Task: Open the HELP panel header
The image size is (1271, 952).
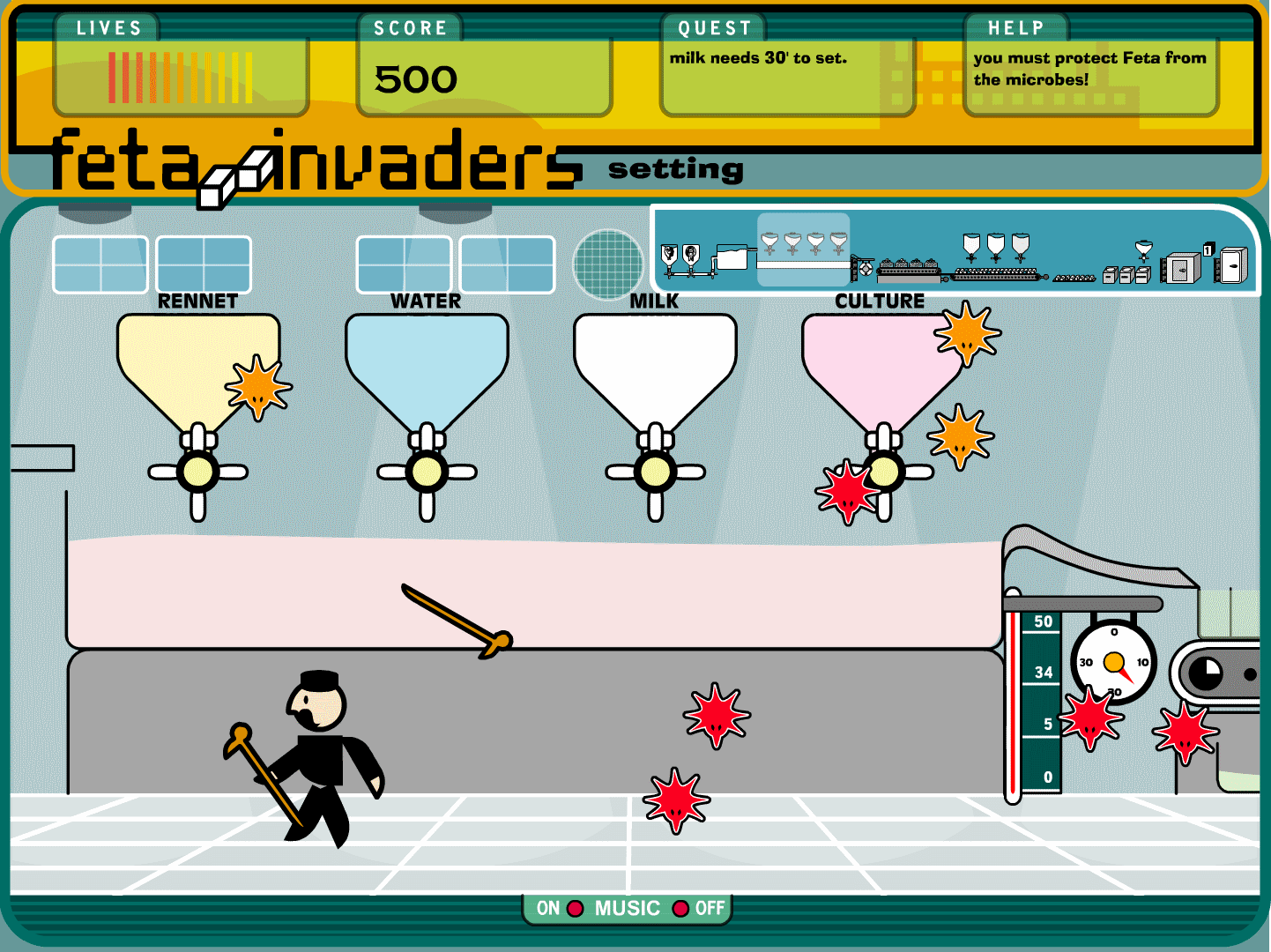Action: (1015, 27)
